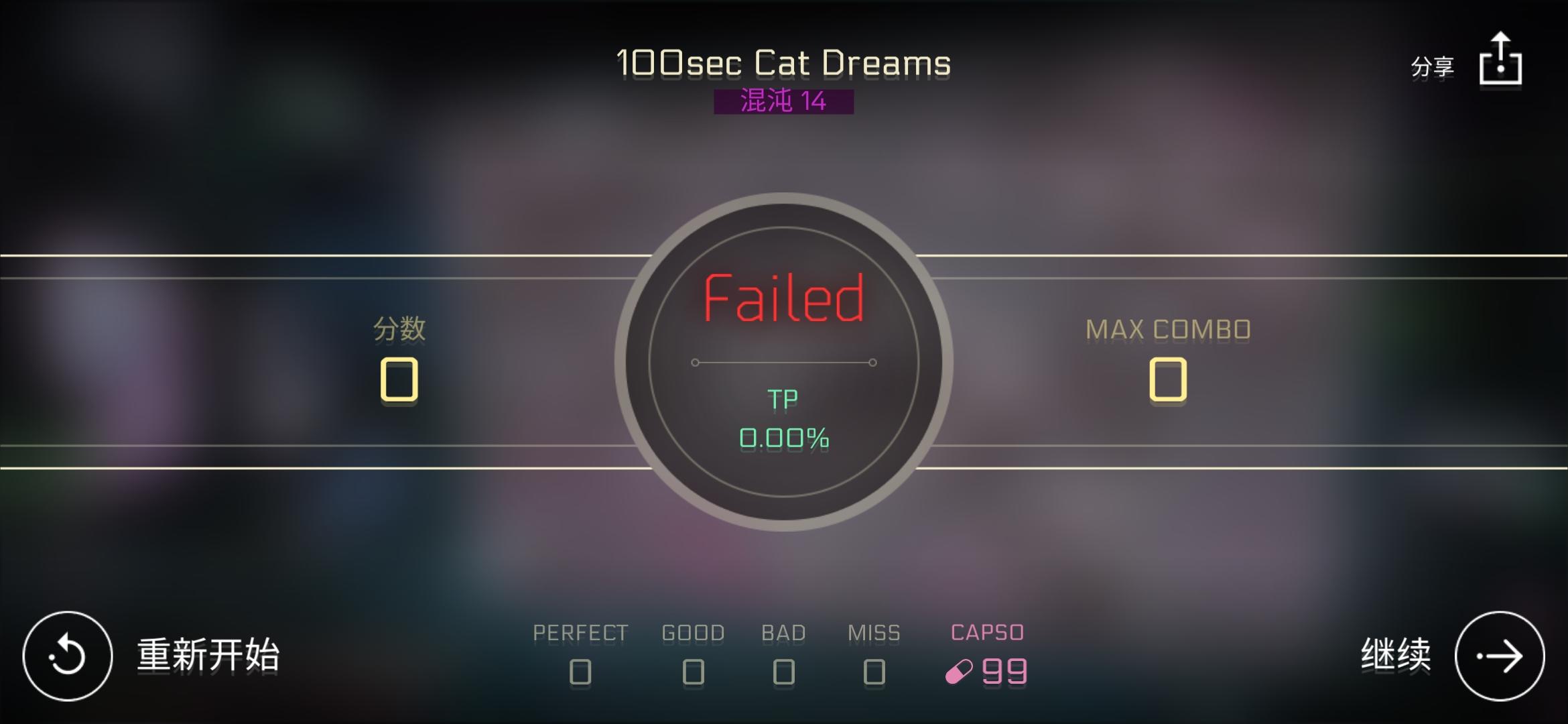Click the TP 0.00% progress reading
The image size is (1568, 724).
tap(784, 439)
